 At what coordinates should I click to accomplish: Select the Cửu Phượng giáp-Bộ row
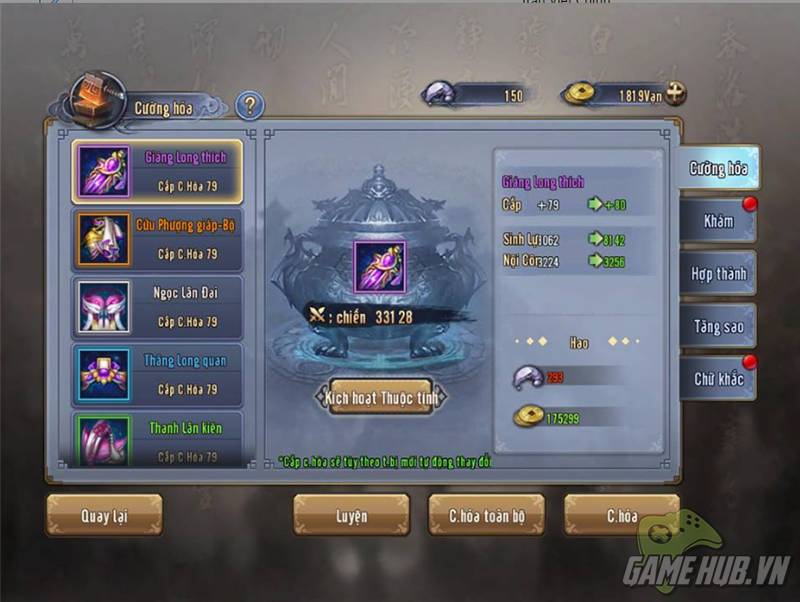[158, 239]
